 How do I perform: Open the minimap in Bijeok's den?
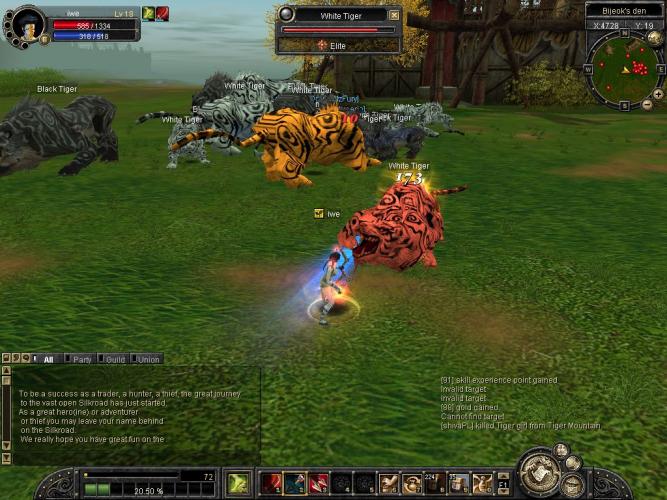(625, 68)
